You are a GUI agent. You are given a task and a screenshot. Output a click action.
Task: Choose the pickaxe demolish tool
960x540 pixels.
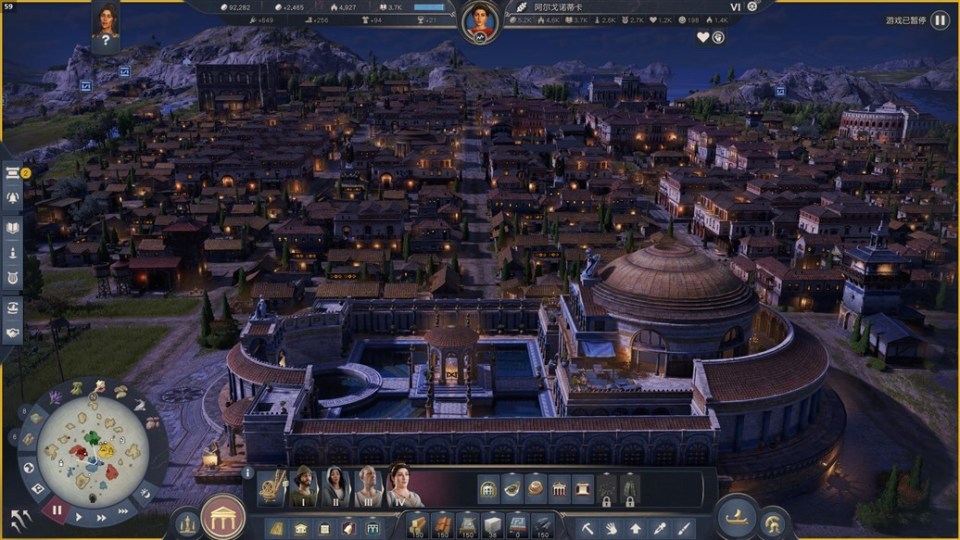(x=589, y=525)
